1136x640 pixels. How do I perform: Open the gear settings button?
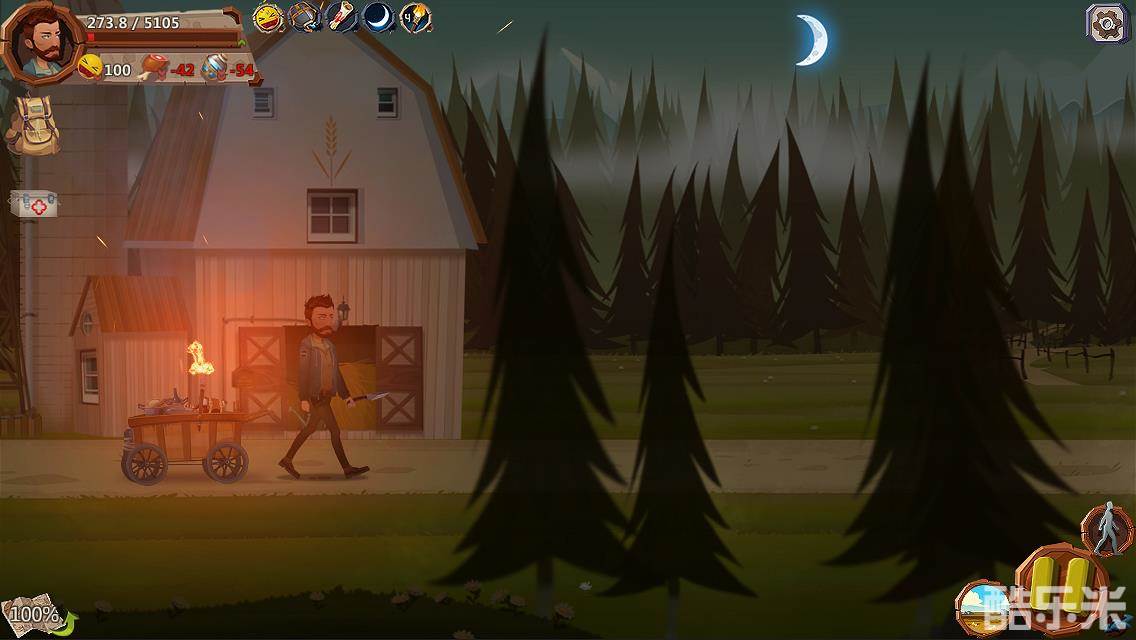tap(1106, 23)
